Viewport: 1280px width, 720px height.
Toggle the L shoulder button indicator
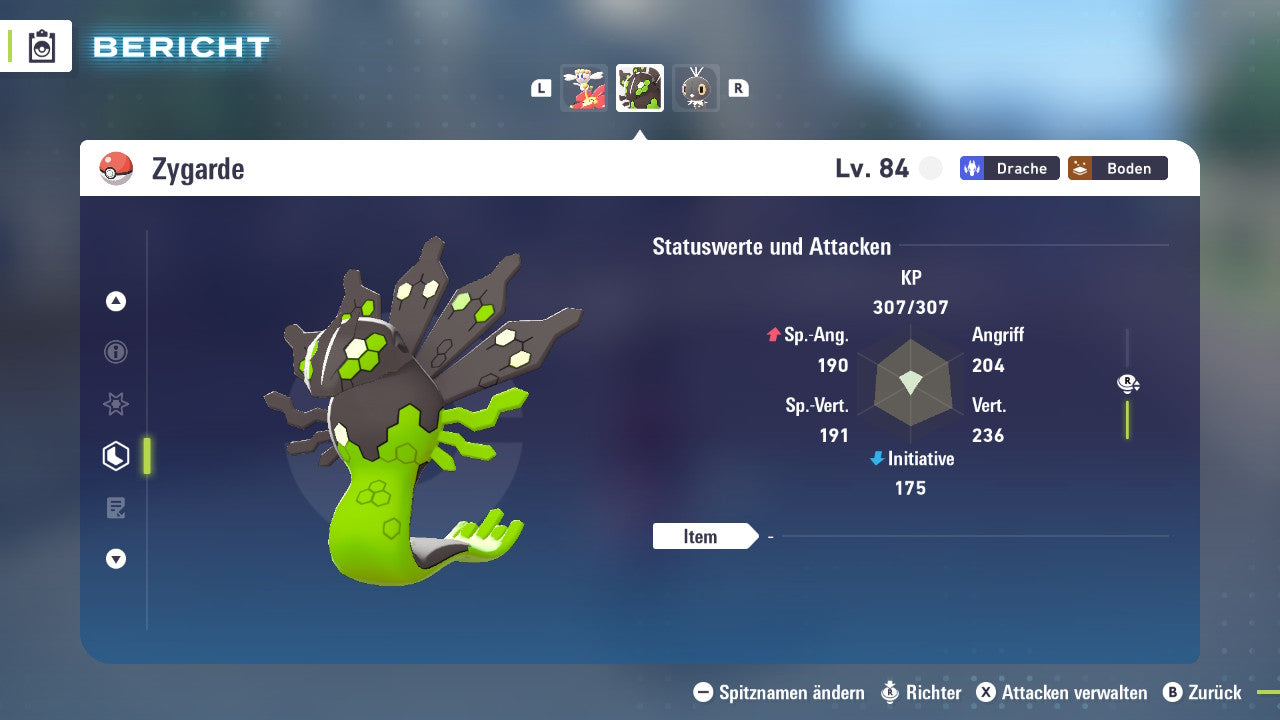pos(541,87)
